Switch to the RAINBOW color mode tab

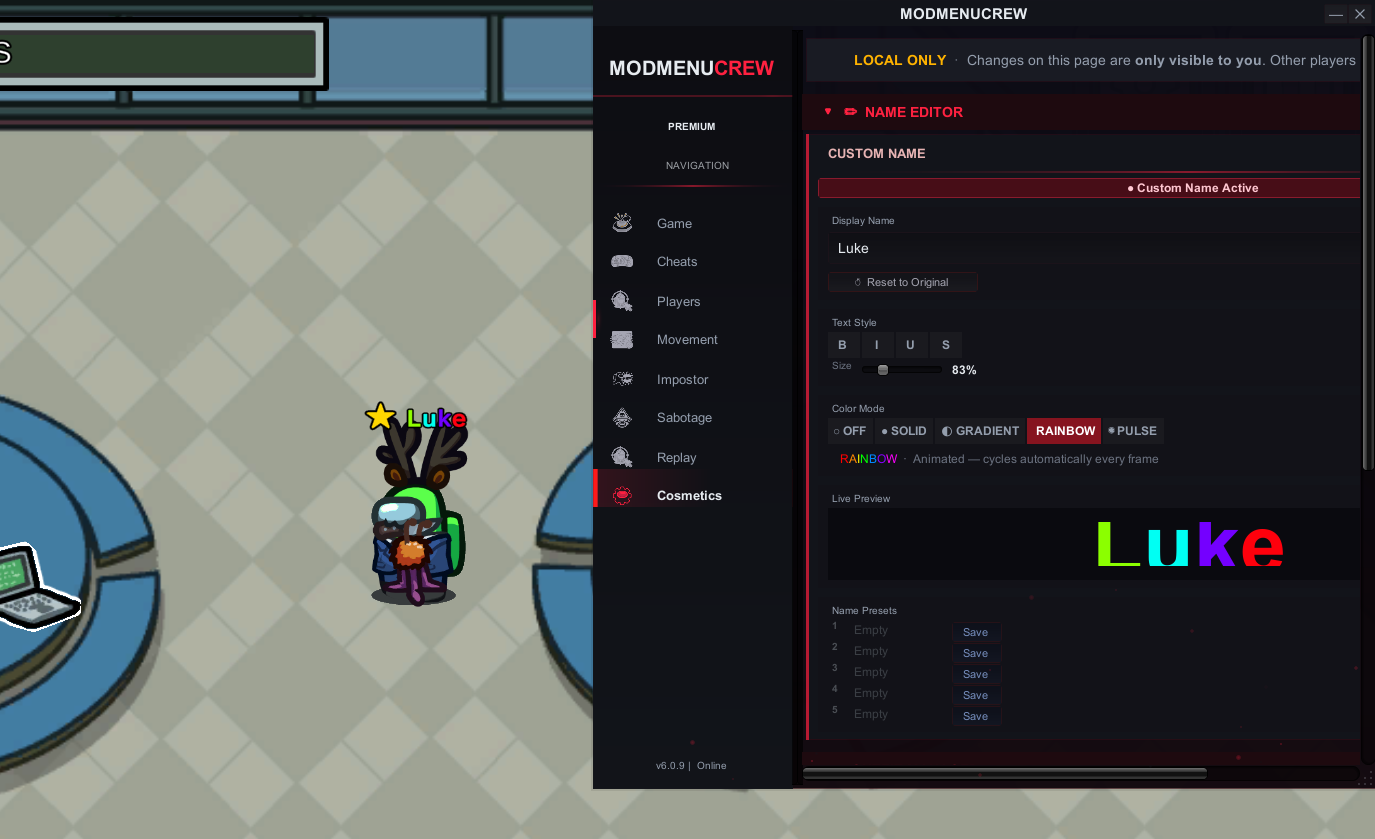(x=1063, y=430)
